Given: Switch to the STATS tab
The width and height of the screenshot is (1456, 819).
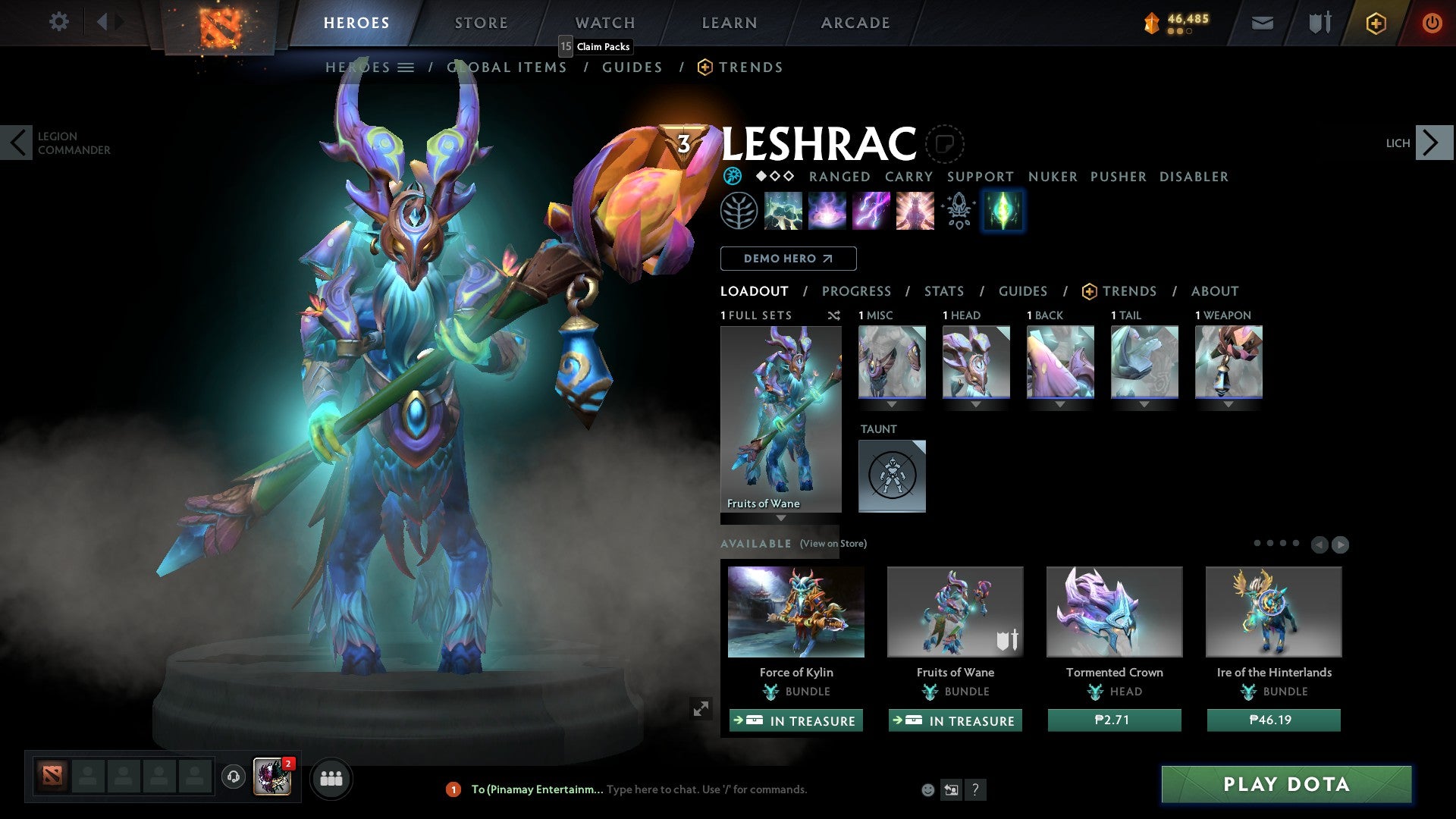Looking at the screenshot, I should pyautogui.click(x=943, y=291).
